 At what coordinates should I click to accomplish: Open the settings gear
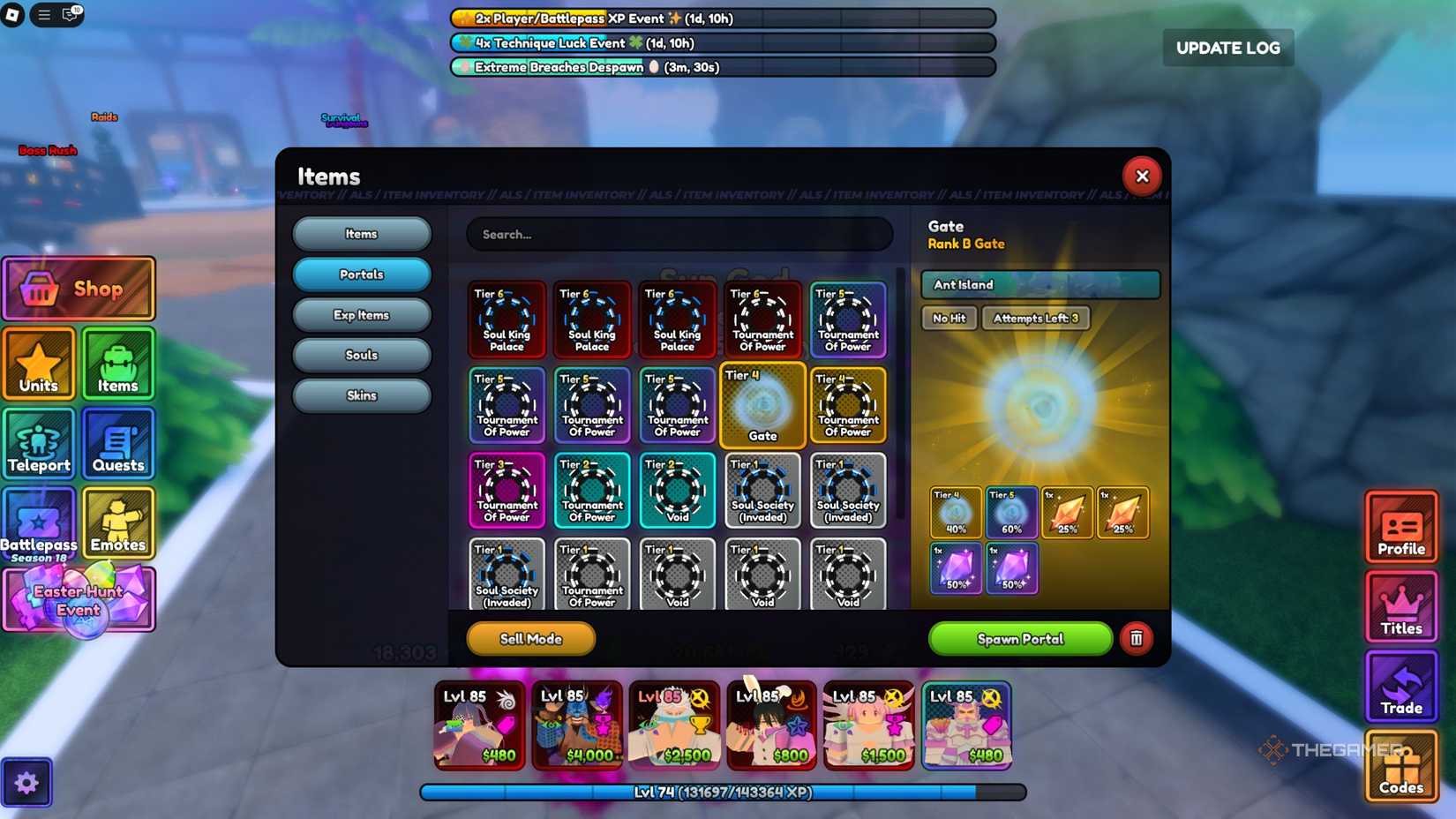27,782
